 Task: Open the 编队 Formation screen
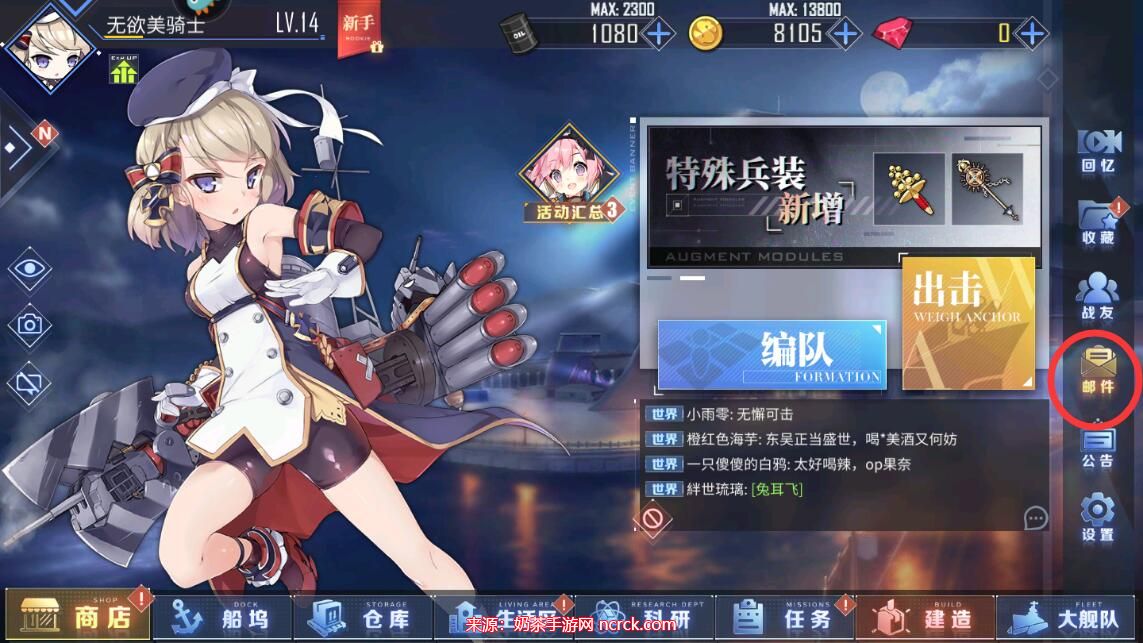pos(772,354)
